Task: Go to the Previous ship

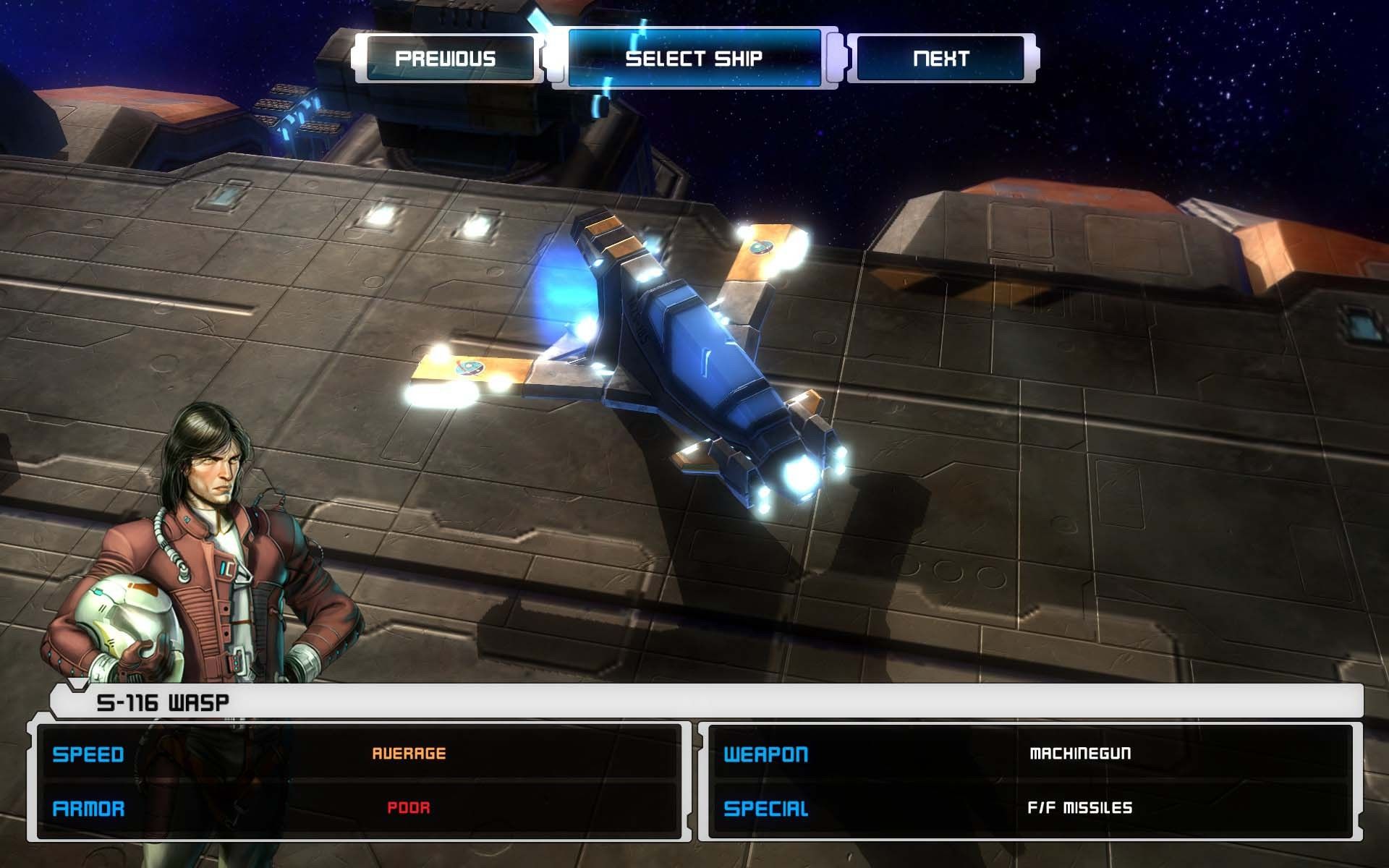Action: (446, 58)
